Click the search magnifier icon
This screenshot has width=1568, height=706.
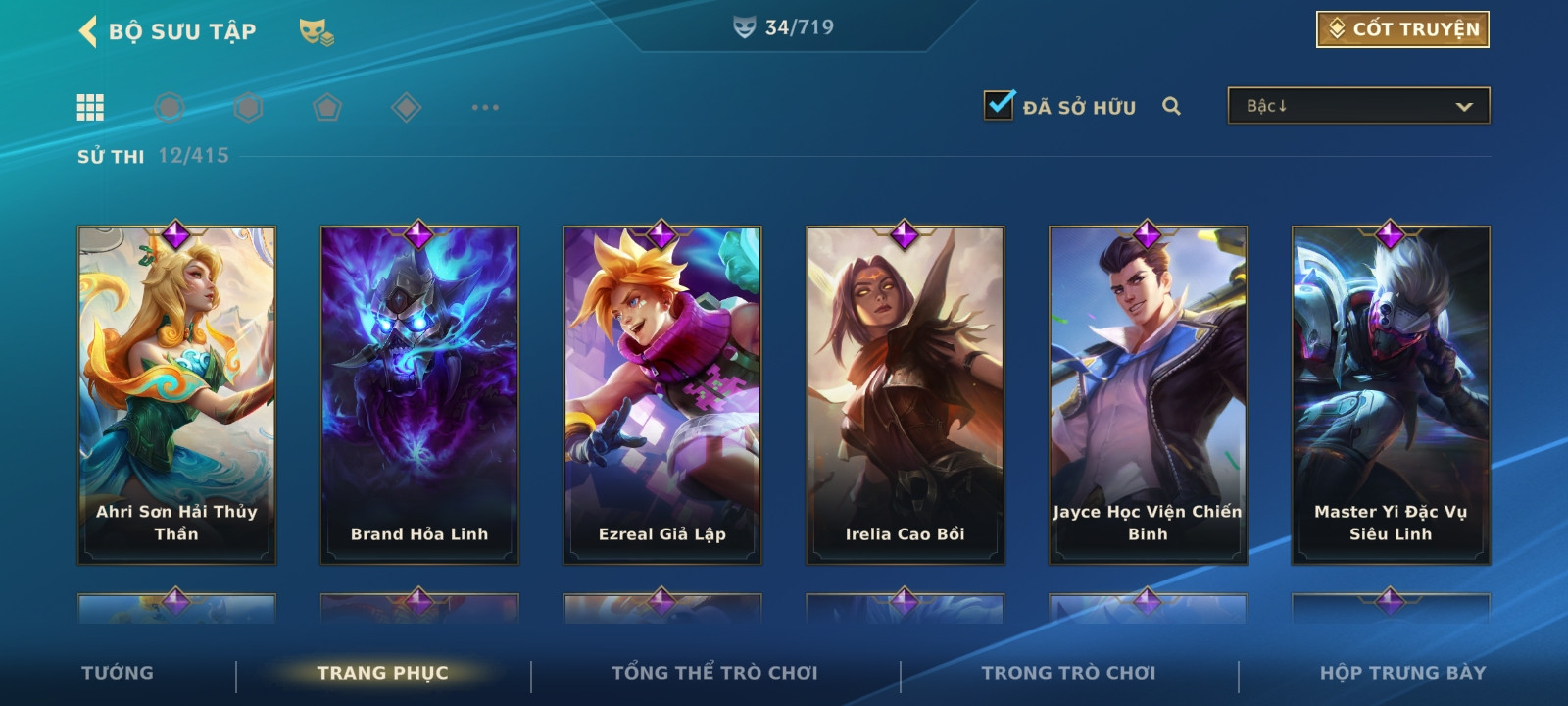(x=1171, y=106)
